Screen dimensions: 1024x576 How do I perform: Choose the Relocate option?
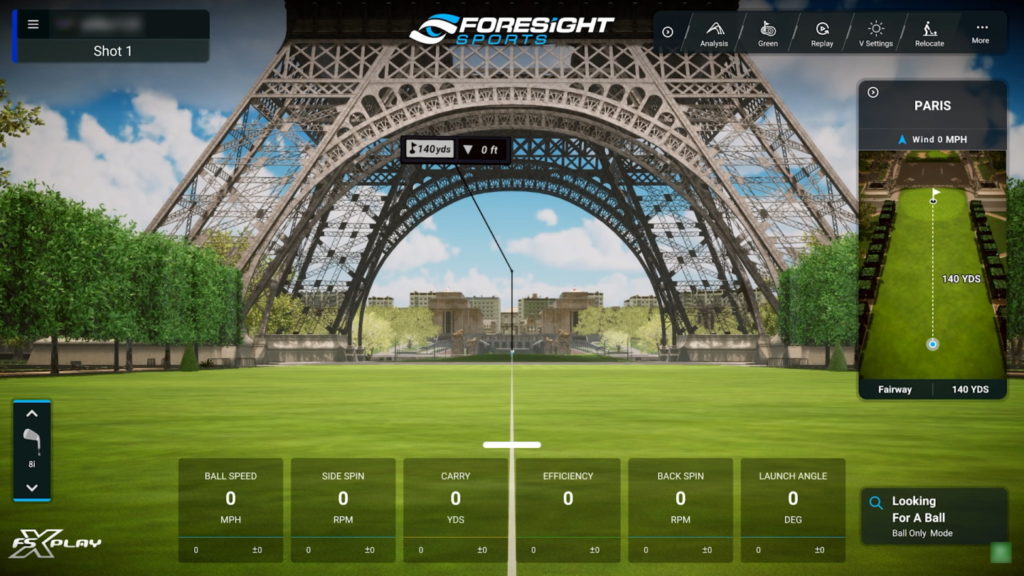[x=929, y=34]
